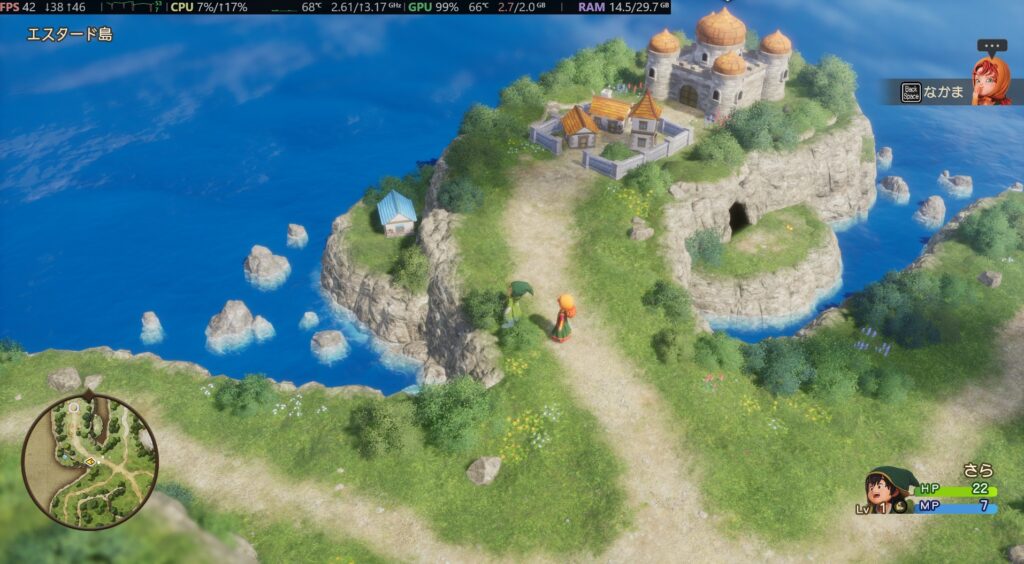Open the circular island minimap
This screenshot has height=564, width=1024.
[x=89, y=460]
